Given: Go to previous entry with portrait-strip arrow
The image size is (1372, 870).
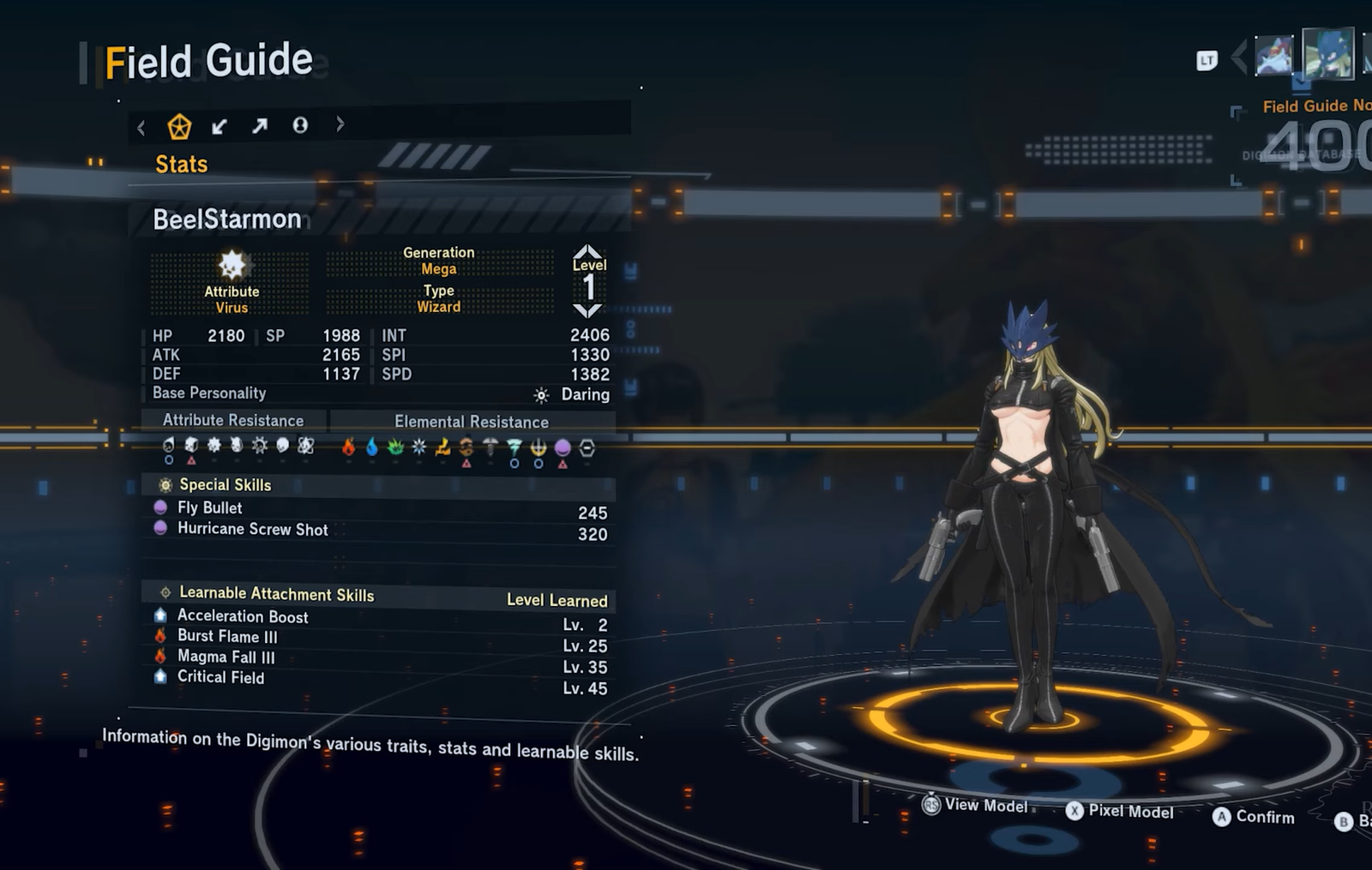Looking at the screenshot, I should click(x=1239, y=57).
